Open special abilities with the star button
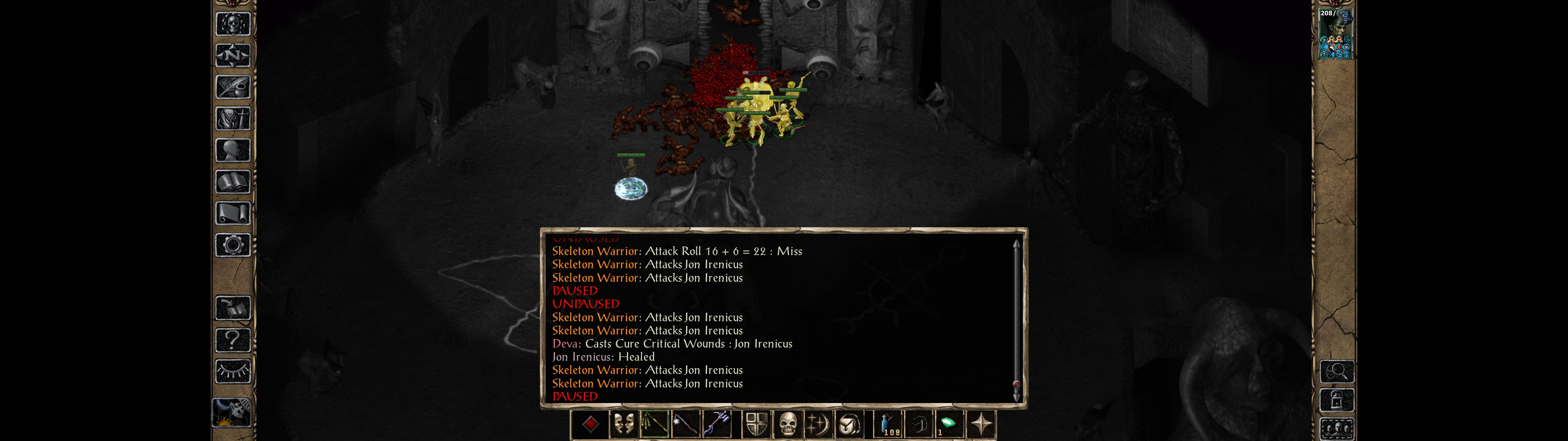The height and width of the screenshot is (441, 1568). 981,424
